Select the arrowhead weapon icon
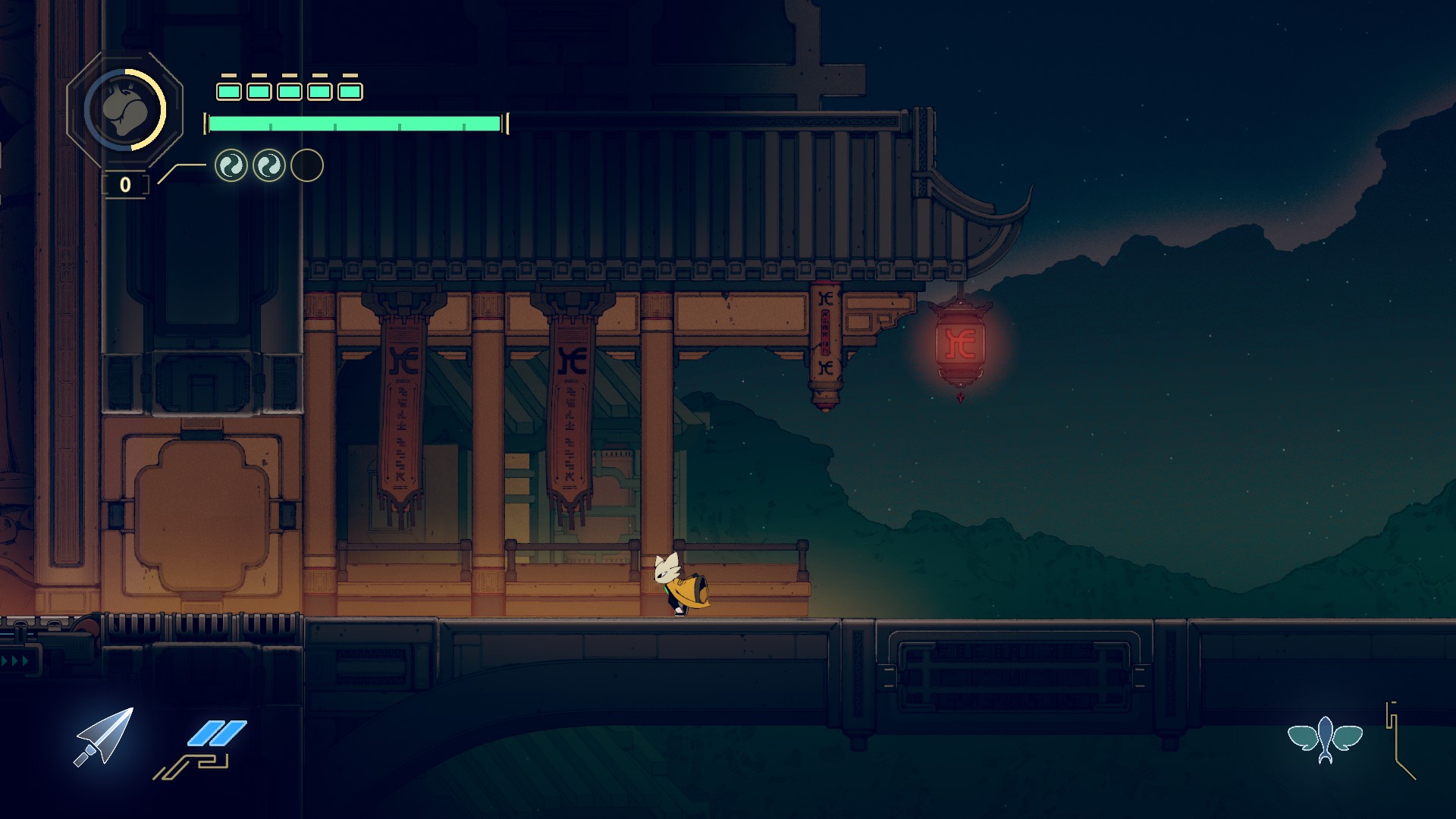This screenshot has width=1456, height=819. (x=105, y=736)
